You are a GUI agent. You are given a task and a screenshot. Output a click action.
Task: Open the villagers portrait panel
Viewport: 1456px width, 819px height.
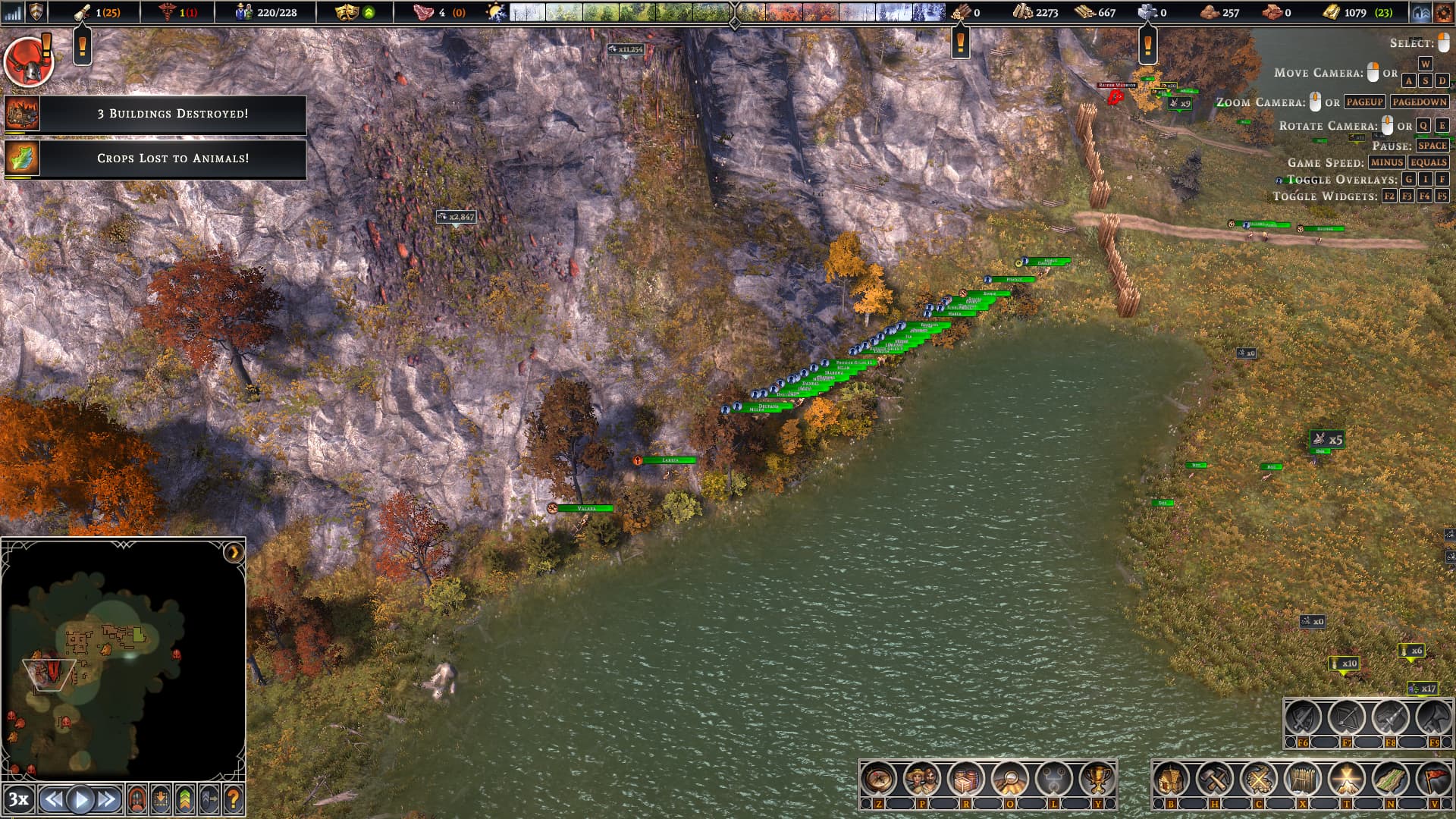(x=922, y=779)
